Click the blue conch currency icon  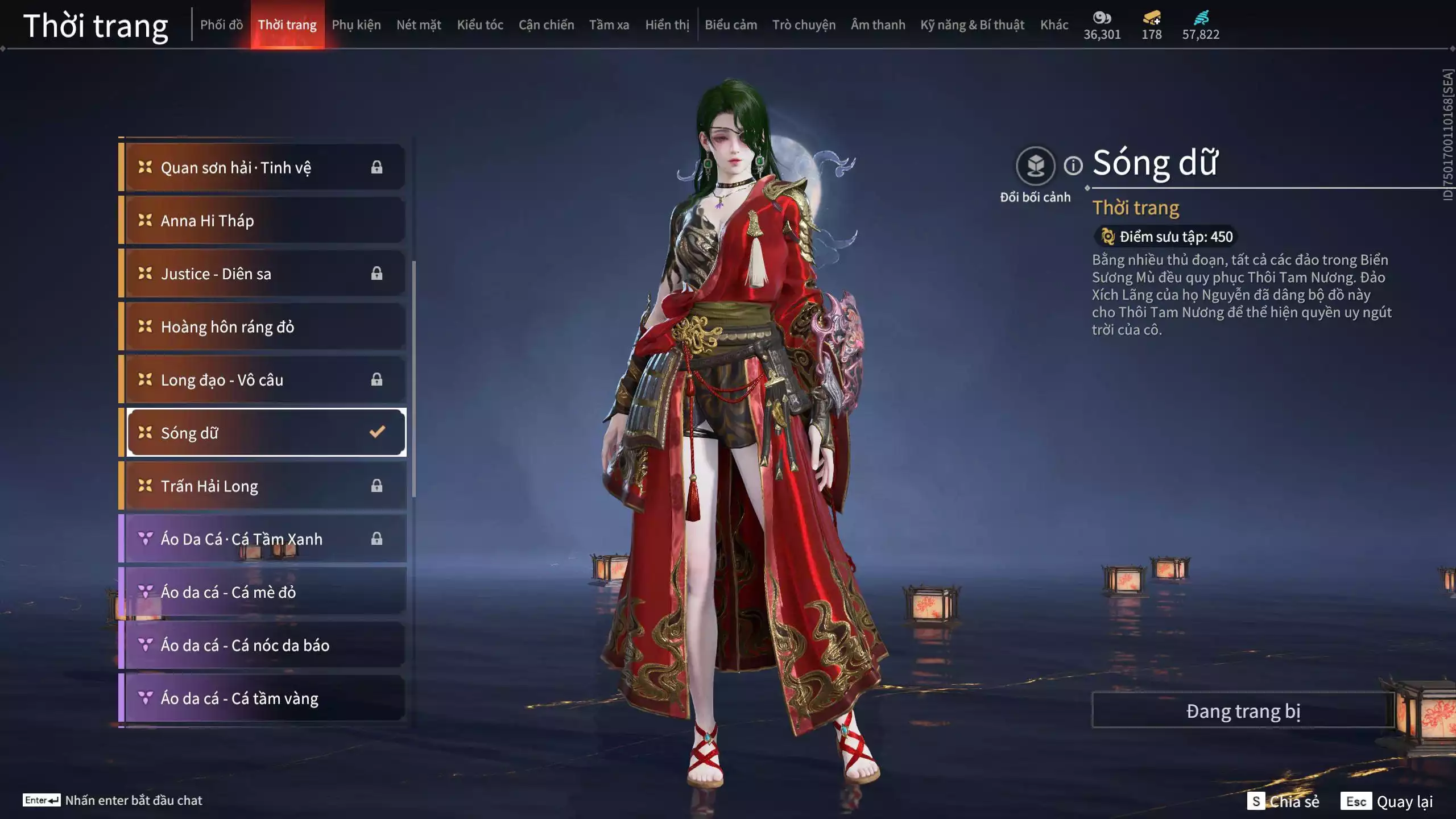1200,18
